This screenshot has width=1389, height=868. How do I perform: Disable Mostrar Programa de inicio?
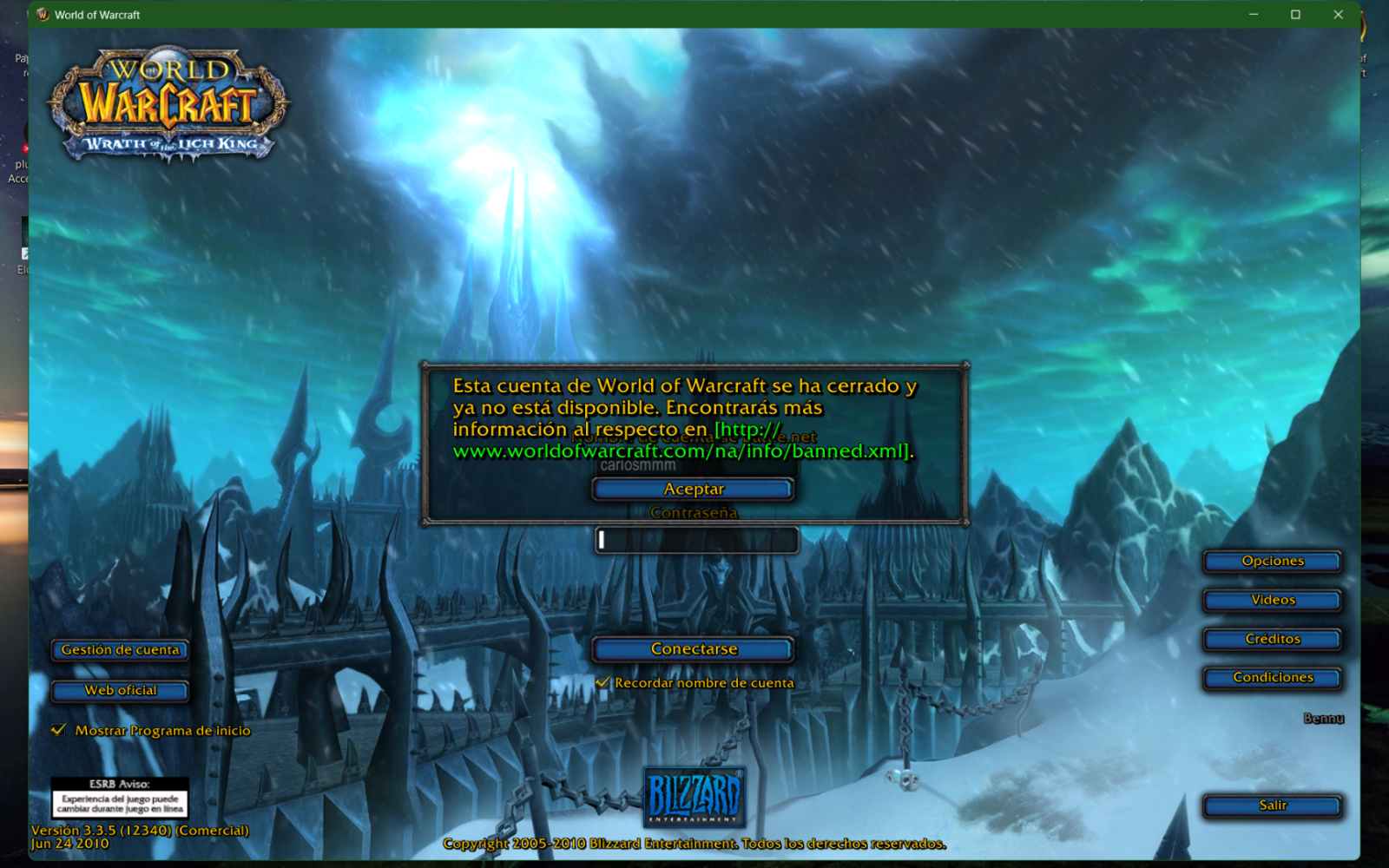tap(57, 730)
